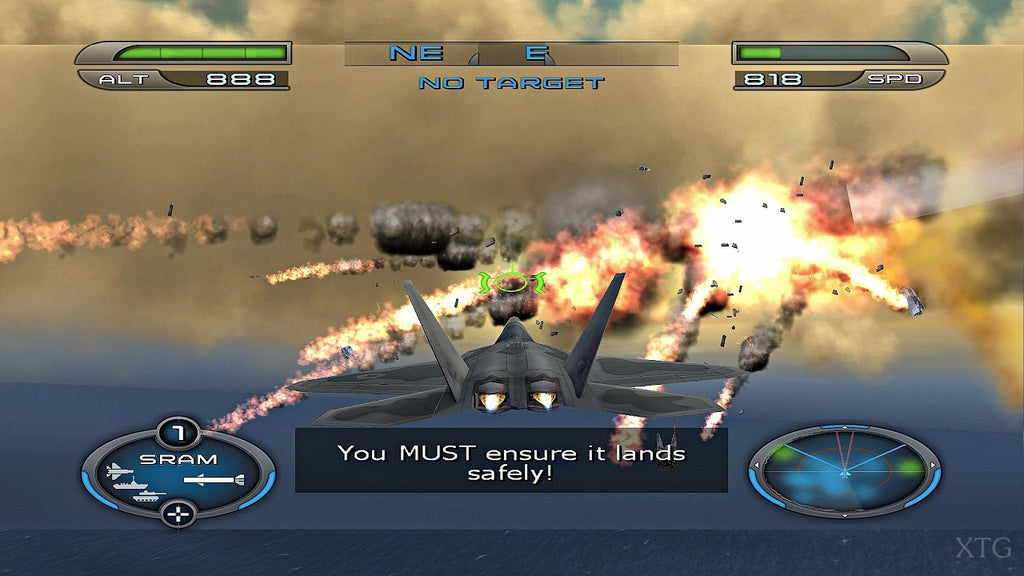Viewport: 1024px width, 576px height.
Task: Select the green targeting reticle
Action: point(511,282)
